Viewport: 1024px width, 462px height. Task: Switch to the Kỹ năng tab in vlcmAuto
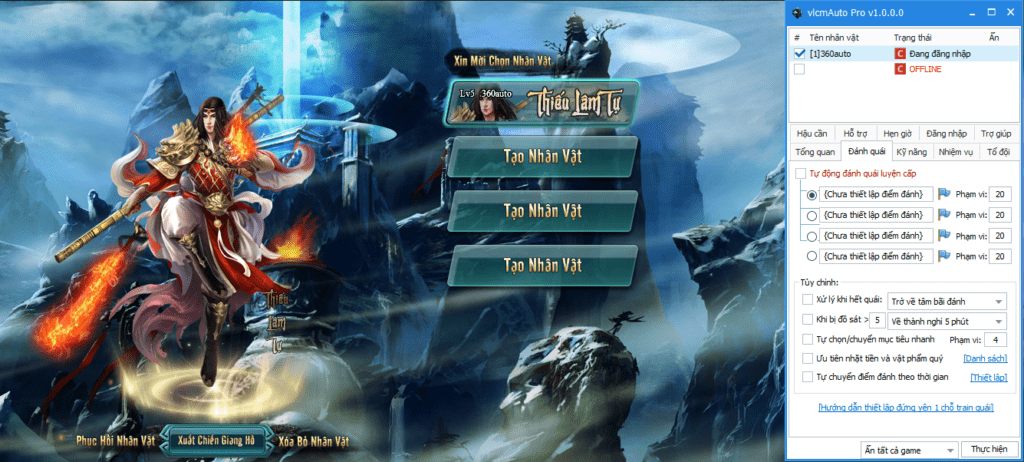click(x=912, y=152)
